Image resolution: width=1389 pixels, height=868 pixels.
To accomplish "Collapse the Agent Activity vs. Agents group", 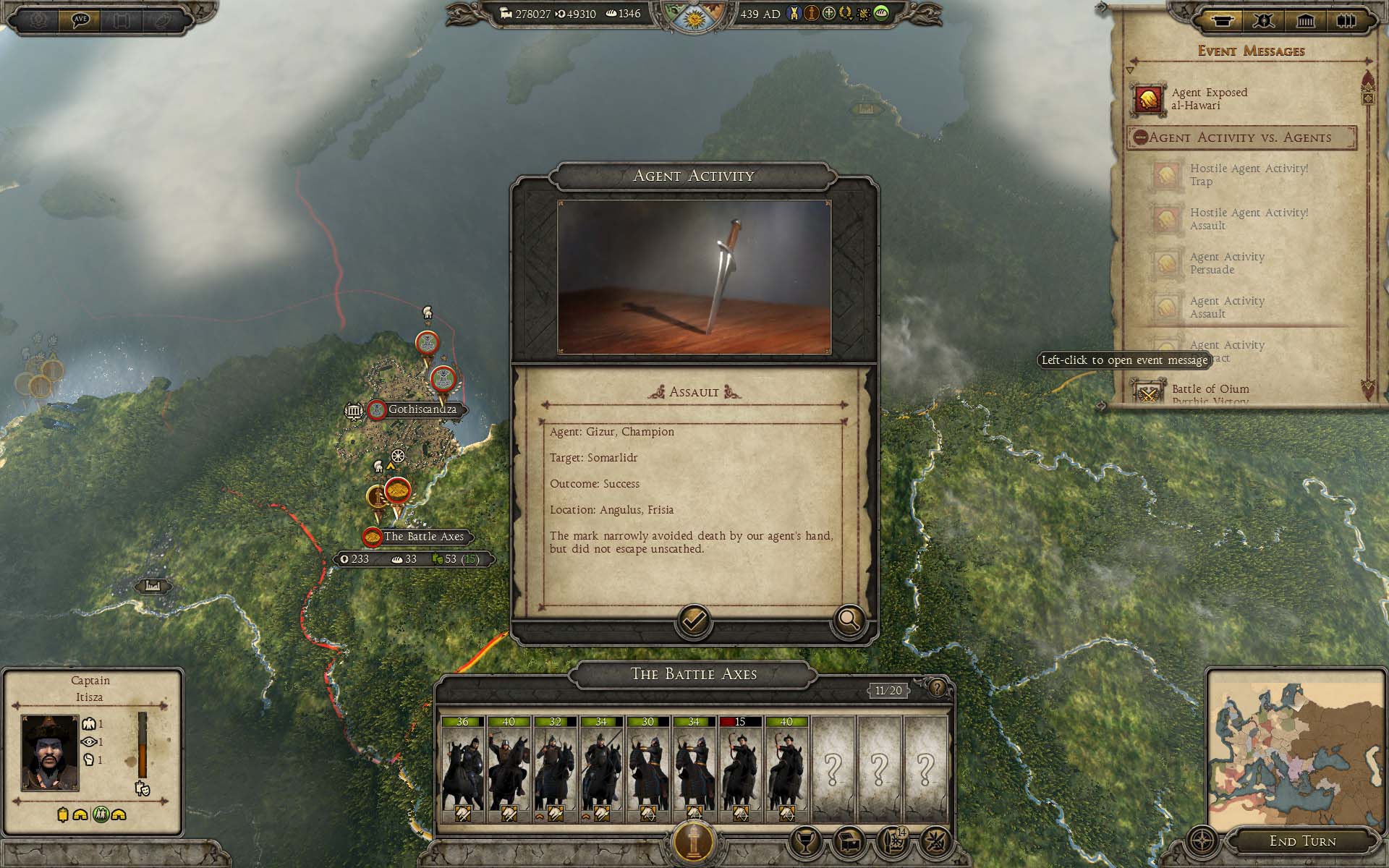I will coord(1140,137).
